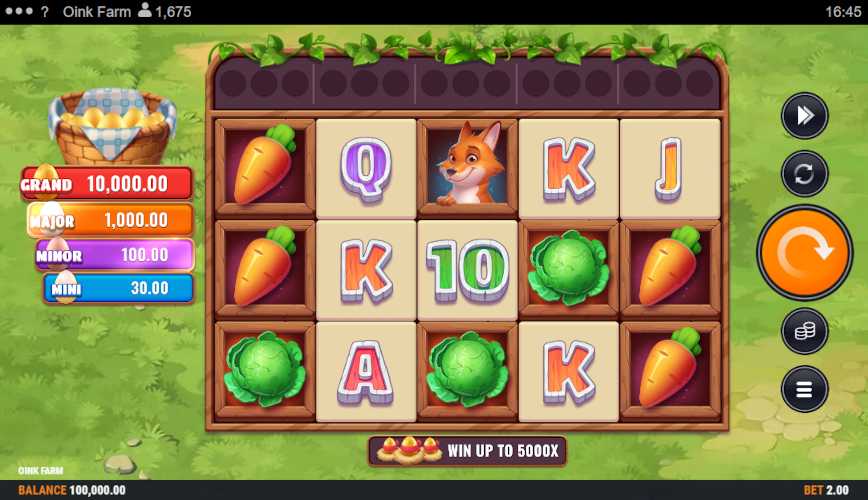Click the three-dot menu in the top bar
This screenshot has width=868, height=500.
tap(17, 12)
